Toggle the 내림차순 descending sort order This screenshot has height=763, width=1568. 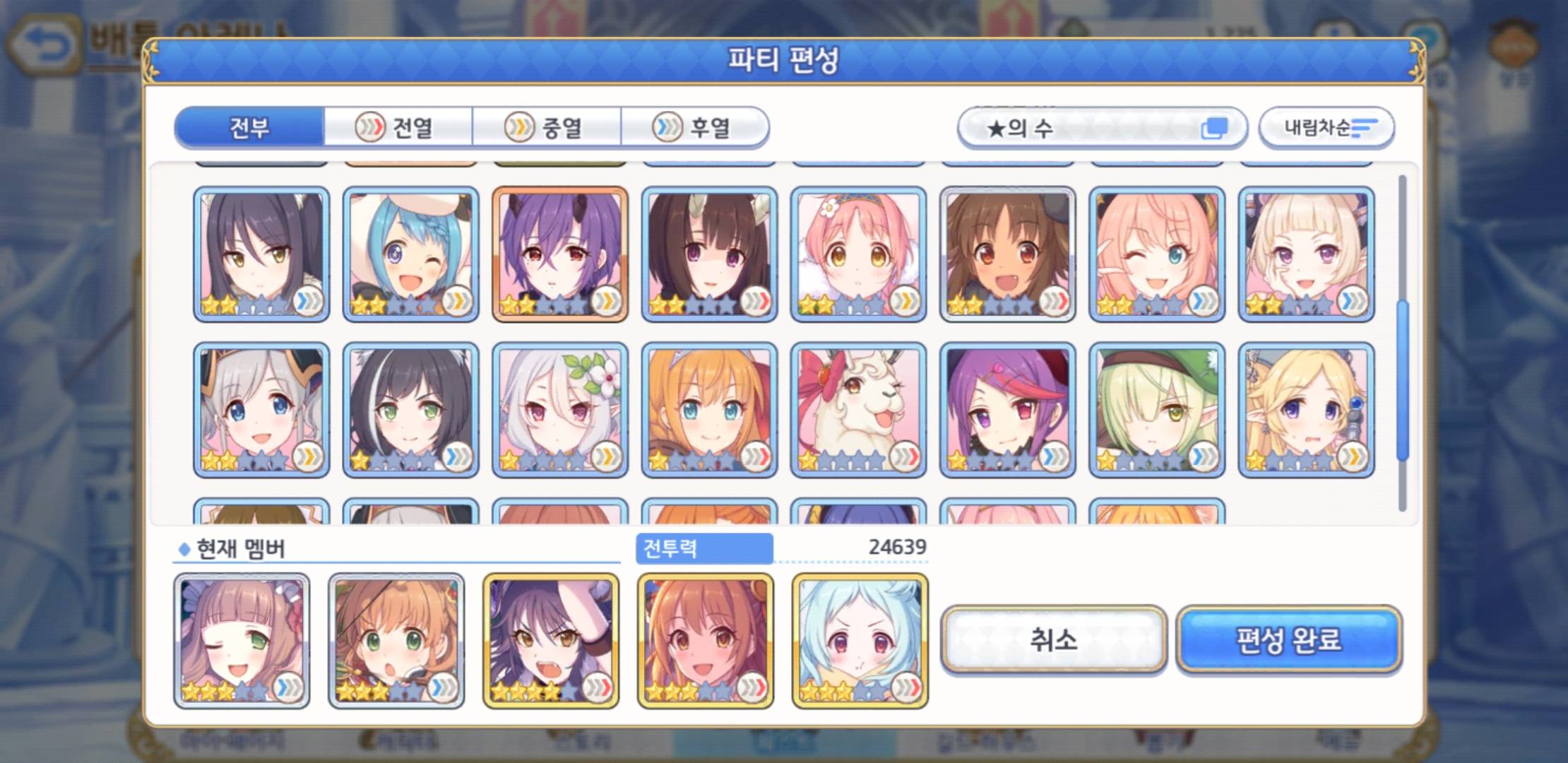(x=1326, y=128)
